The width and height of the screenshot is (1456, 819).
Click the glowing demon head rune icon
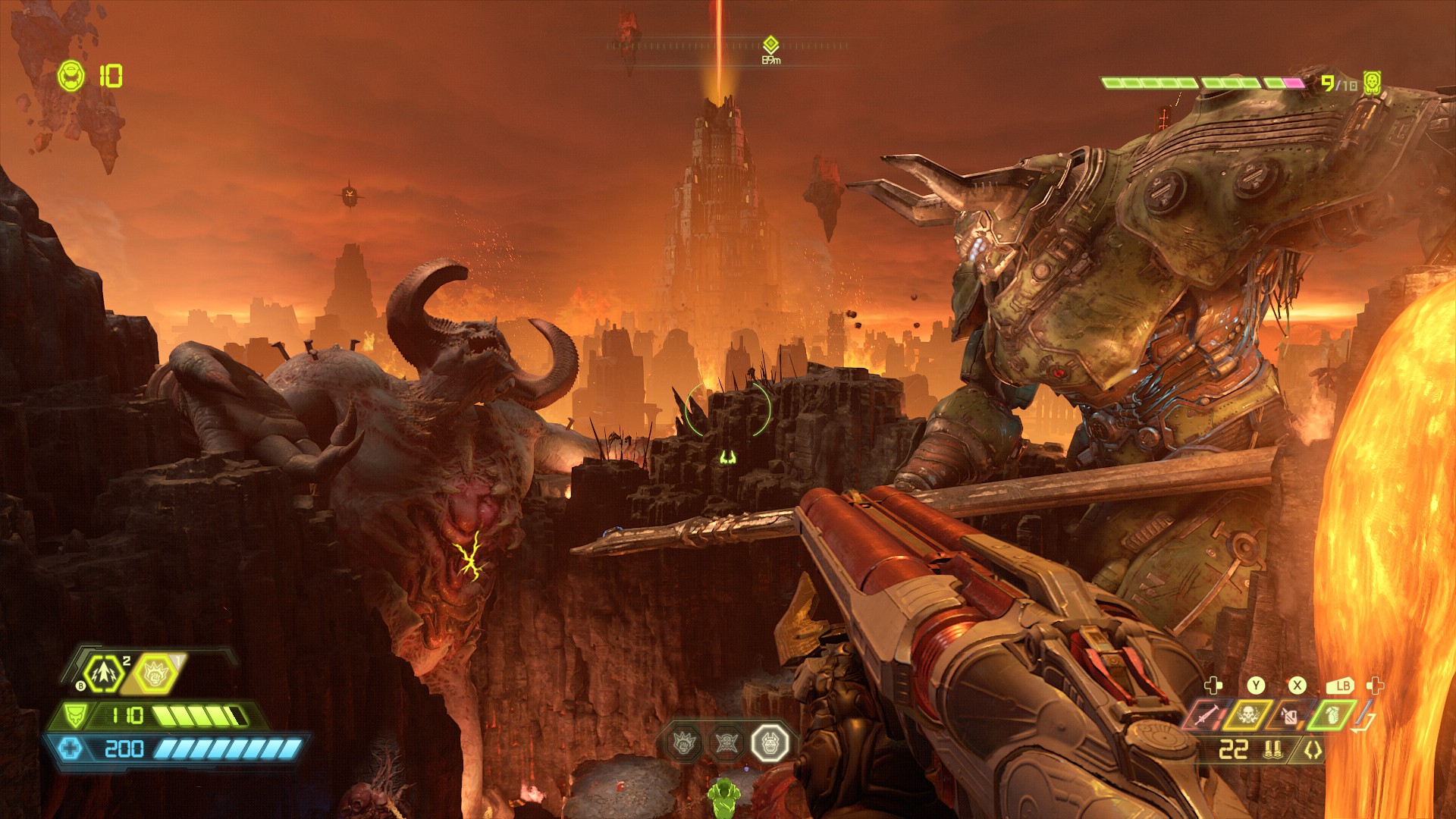pos(769,744)
